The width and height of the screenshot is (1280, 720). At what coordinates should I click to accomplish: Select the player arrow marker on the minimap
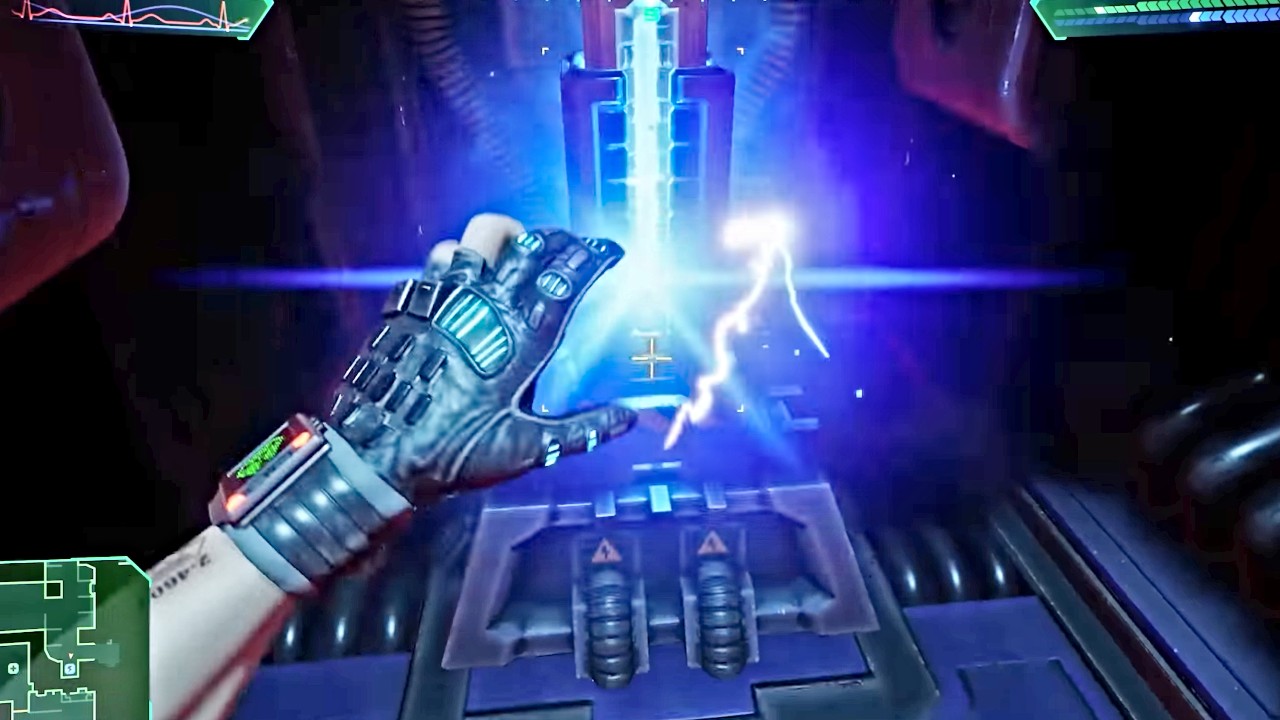click(x=70, y=656)
